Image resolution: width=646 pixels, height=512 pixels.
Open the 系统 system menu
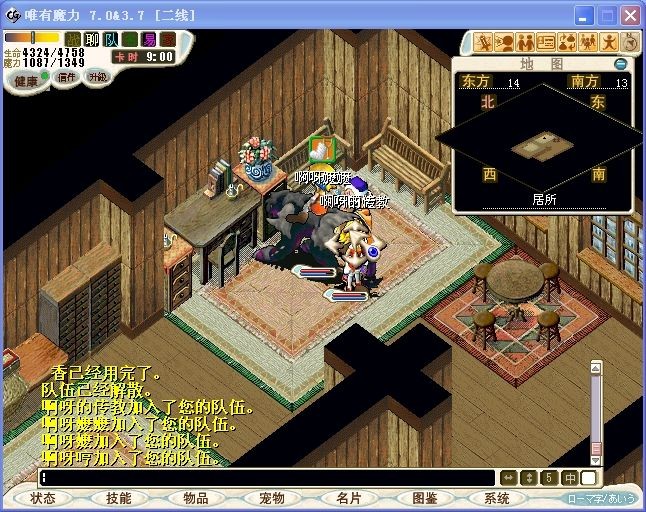click(497, 498)
